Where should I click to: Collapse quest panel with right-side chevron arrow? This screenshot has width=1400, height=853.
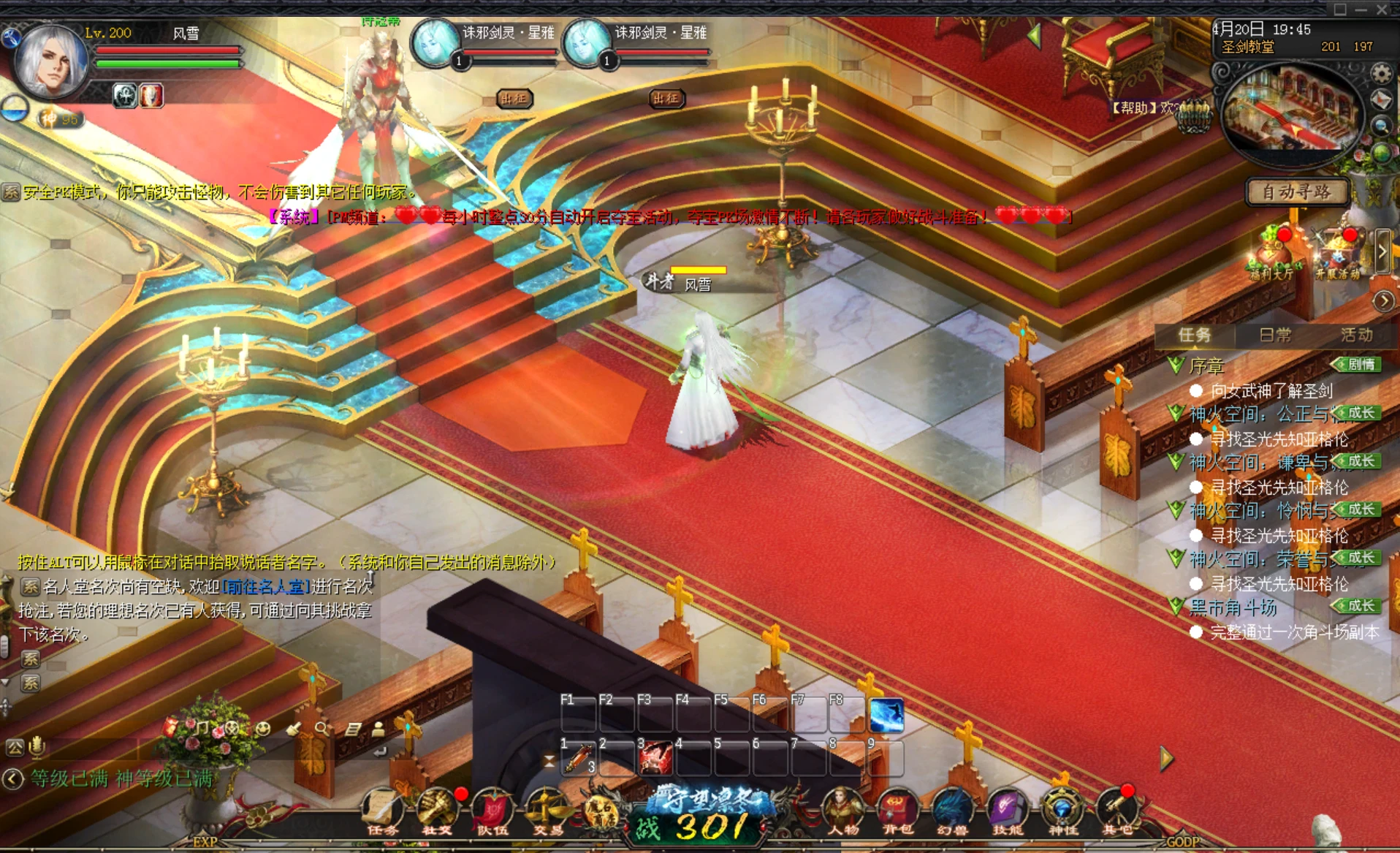click(x=1385, y=300)
